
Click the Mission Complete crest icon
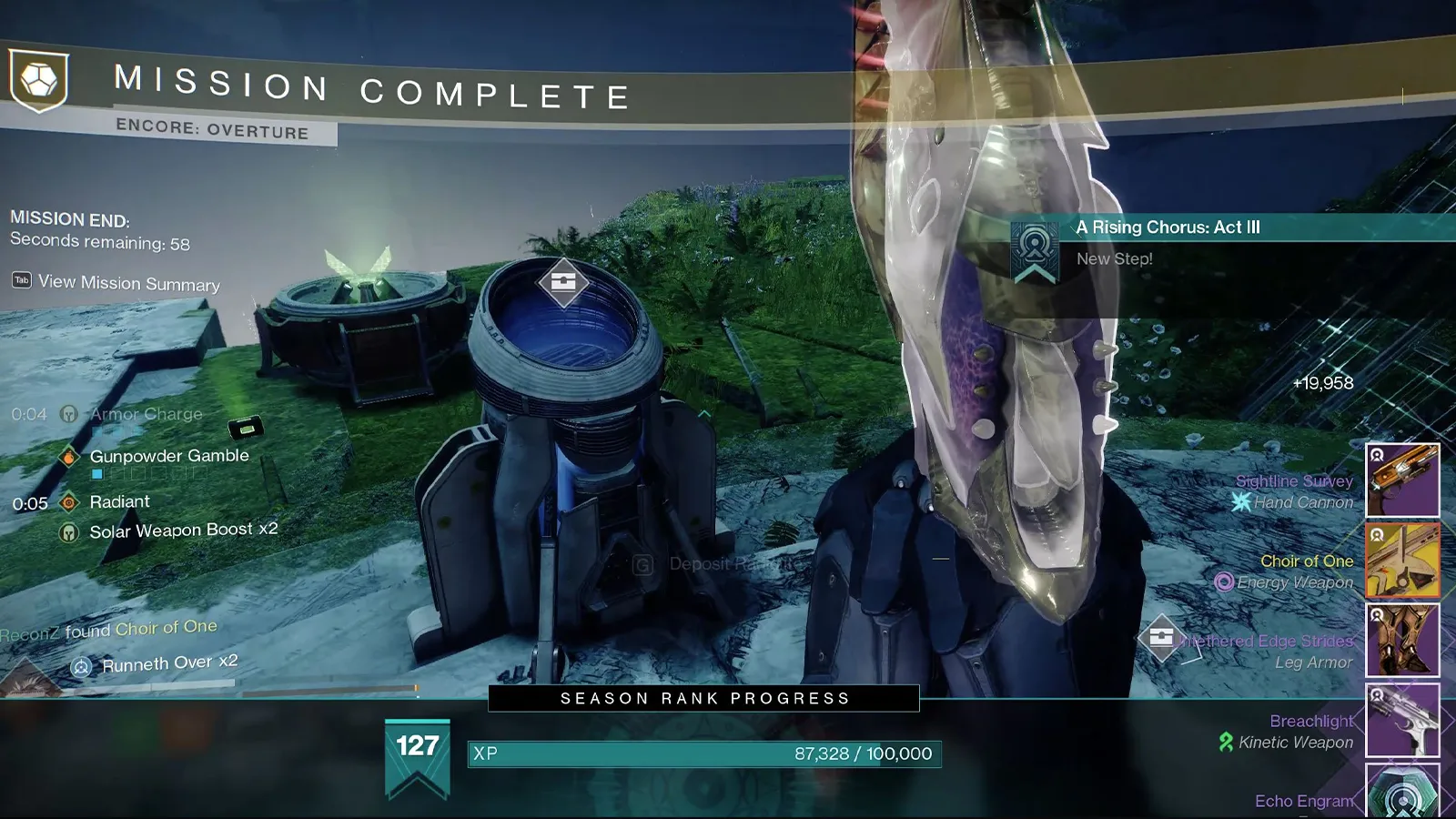[x=38, y=81]
